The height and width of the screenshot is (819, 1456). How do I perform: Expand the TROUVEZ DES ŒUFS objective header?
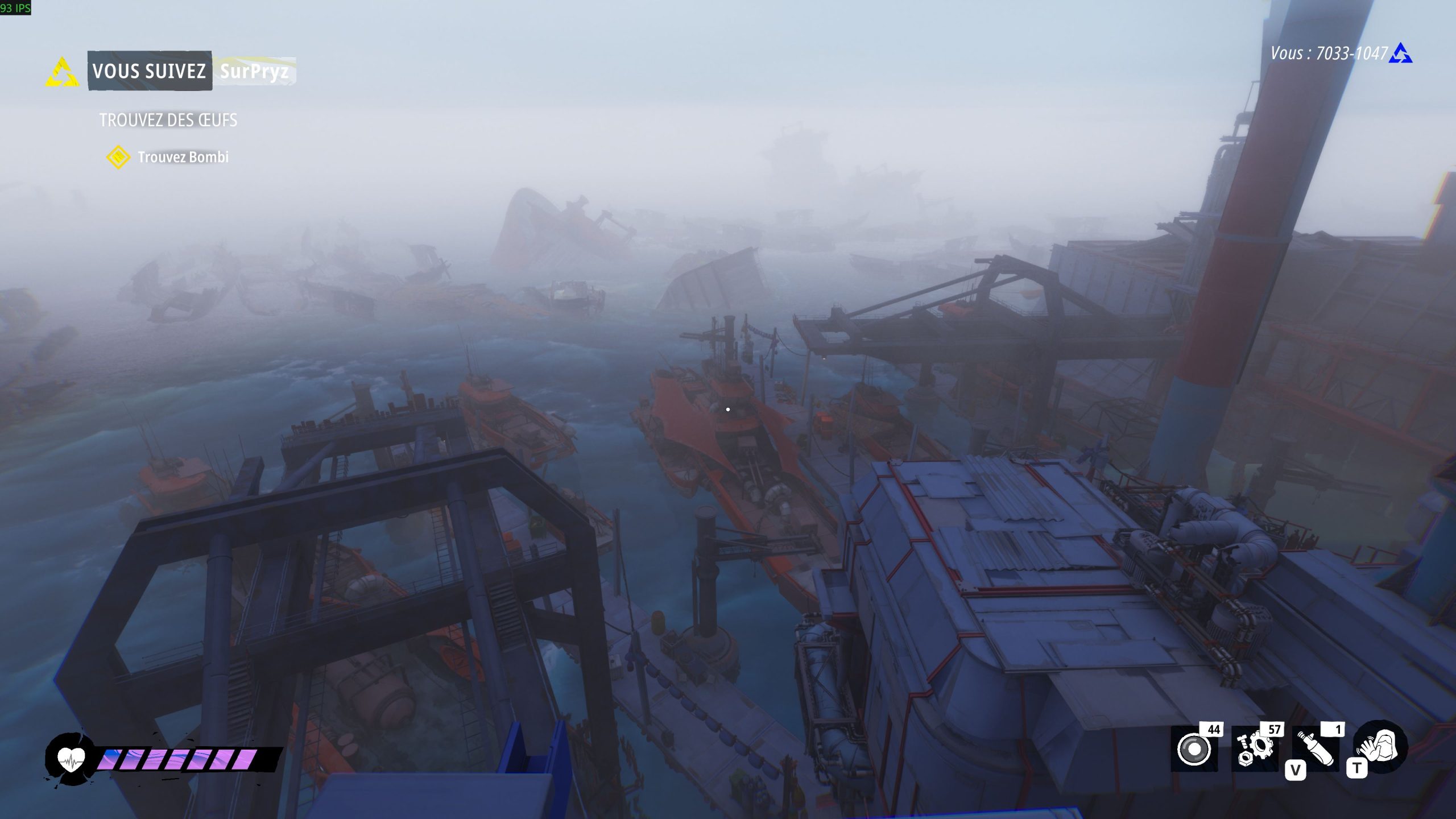(168, 121)
